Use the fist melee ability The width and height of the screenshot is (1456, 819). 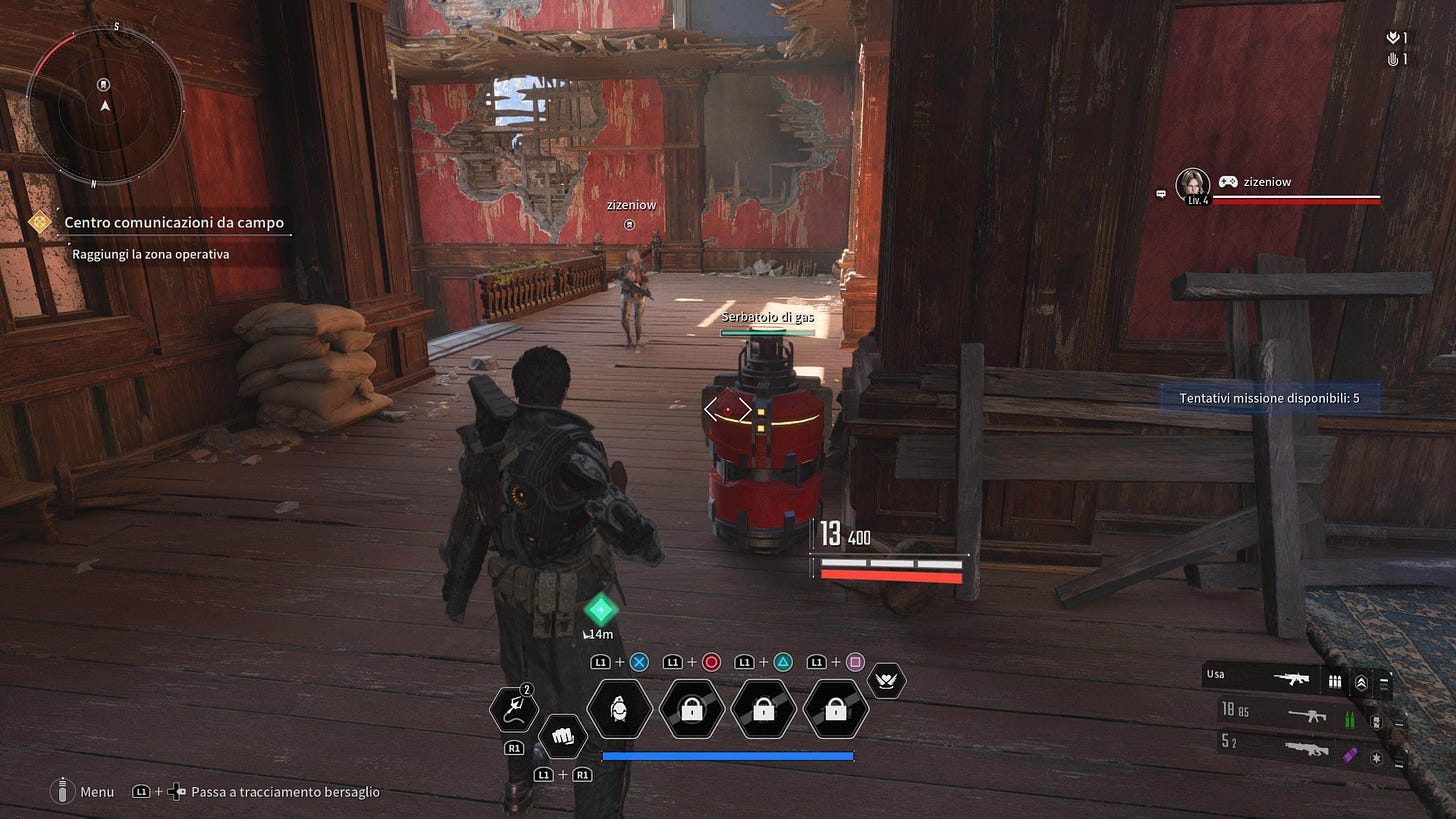pos(563,738)
